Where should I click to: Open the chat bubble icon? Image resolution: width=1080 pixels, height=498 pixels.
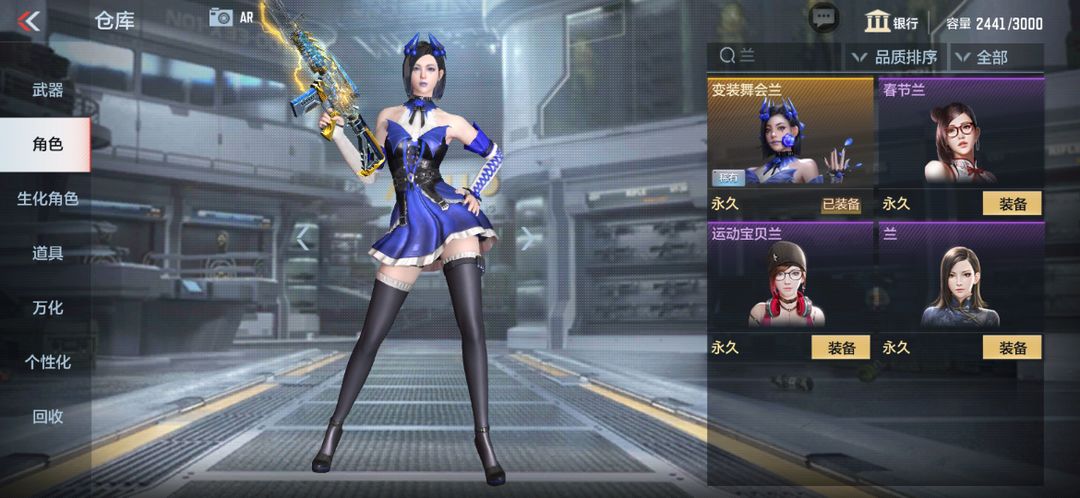[823, 18]
